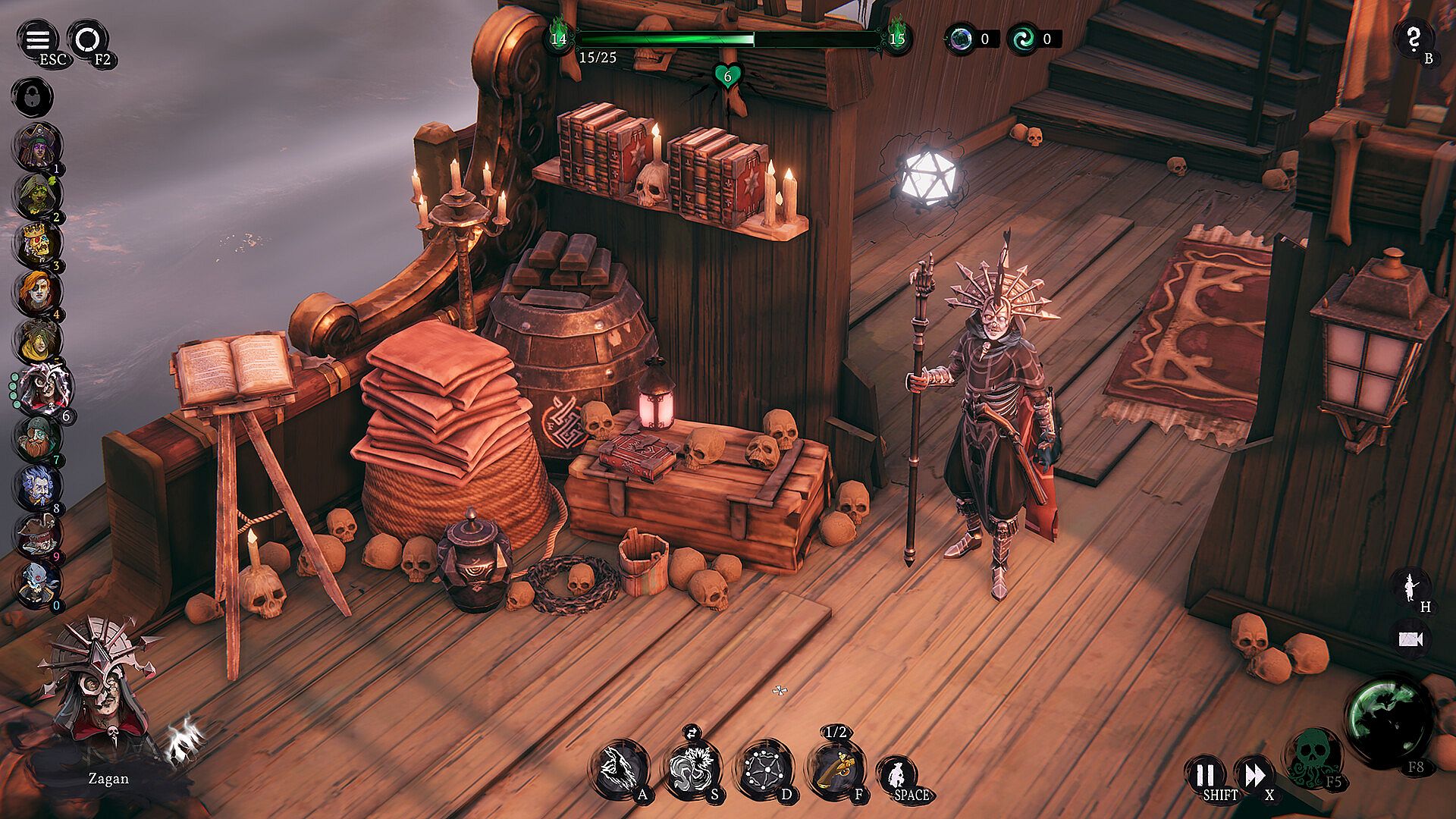The height and width of the screenshot is (819, 1456).
Task: Select the pirate captain portrait numbered 1
Action: click(x=36, y=147)
